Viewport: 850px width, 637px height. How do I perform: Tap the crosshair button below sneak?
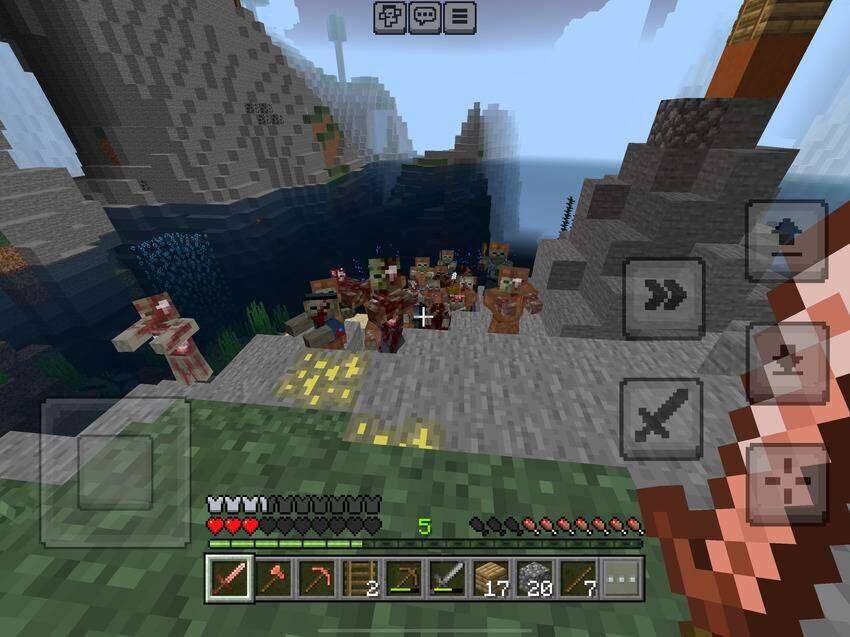click(786, 485)
